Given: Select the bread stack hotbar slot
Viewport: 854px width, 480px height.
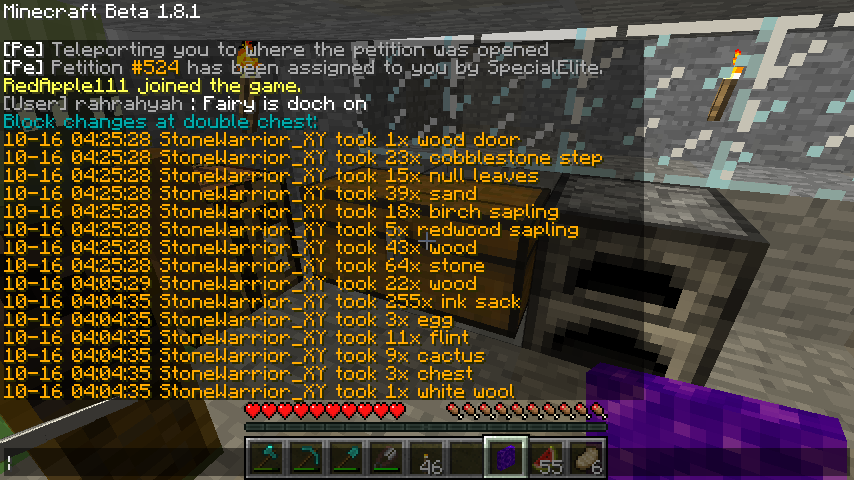Looking at the screenshot, I should pyautogui.click(x=586, y=458).
